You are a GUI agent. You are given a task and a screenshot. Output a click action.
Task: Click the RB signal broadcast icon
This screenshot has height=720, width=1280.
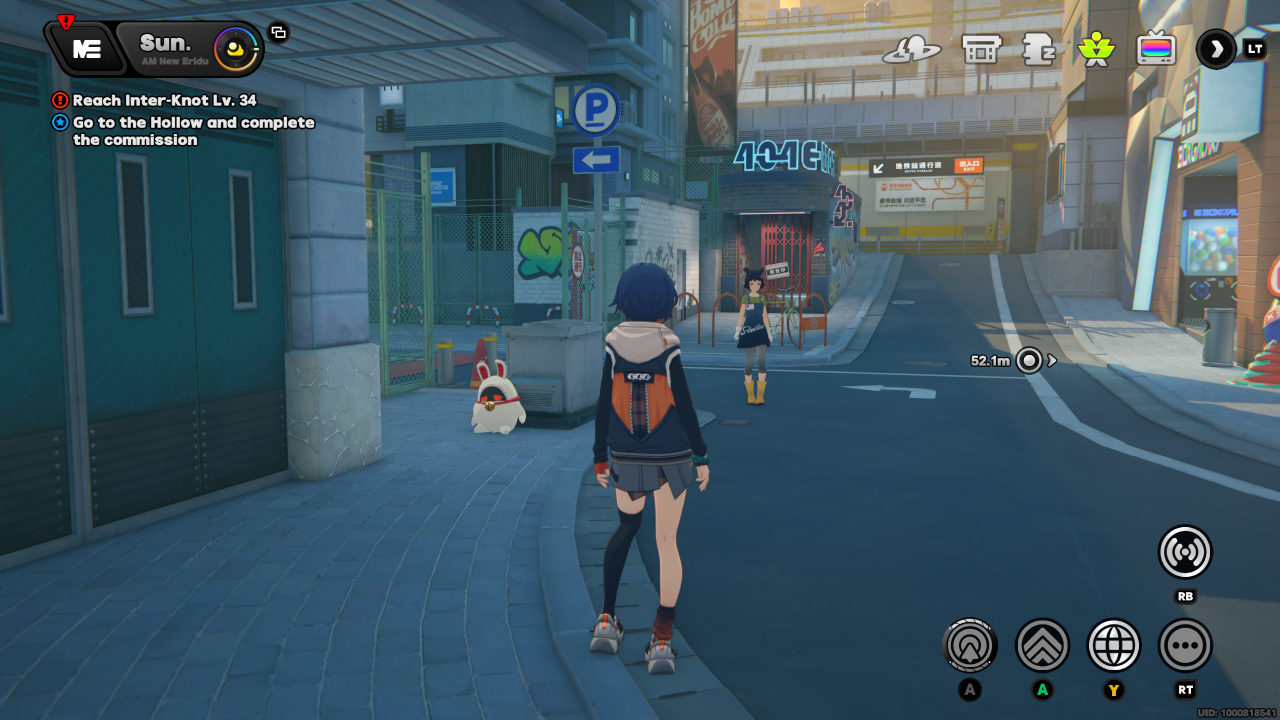(1184, 551)
